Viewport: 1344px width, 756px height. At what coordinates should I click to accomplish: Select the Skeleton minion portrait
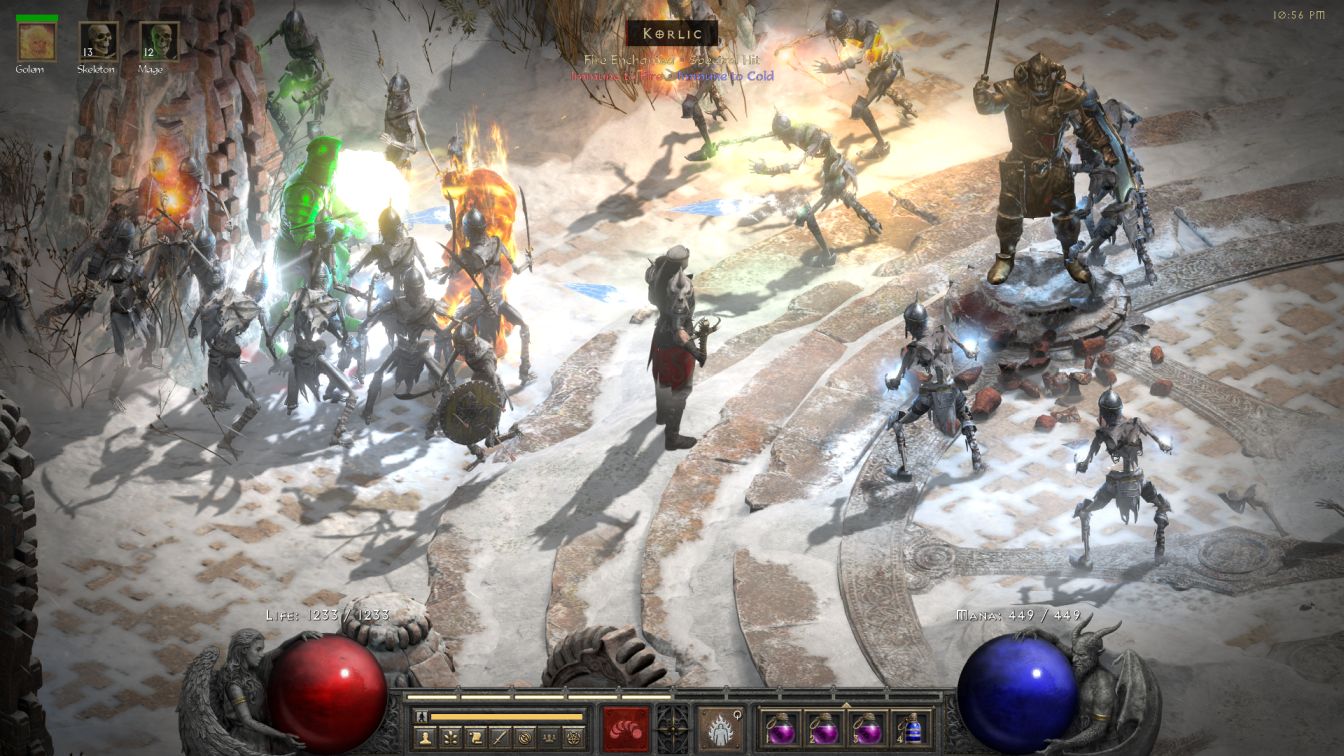coord(98,41)
